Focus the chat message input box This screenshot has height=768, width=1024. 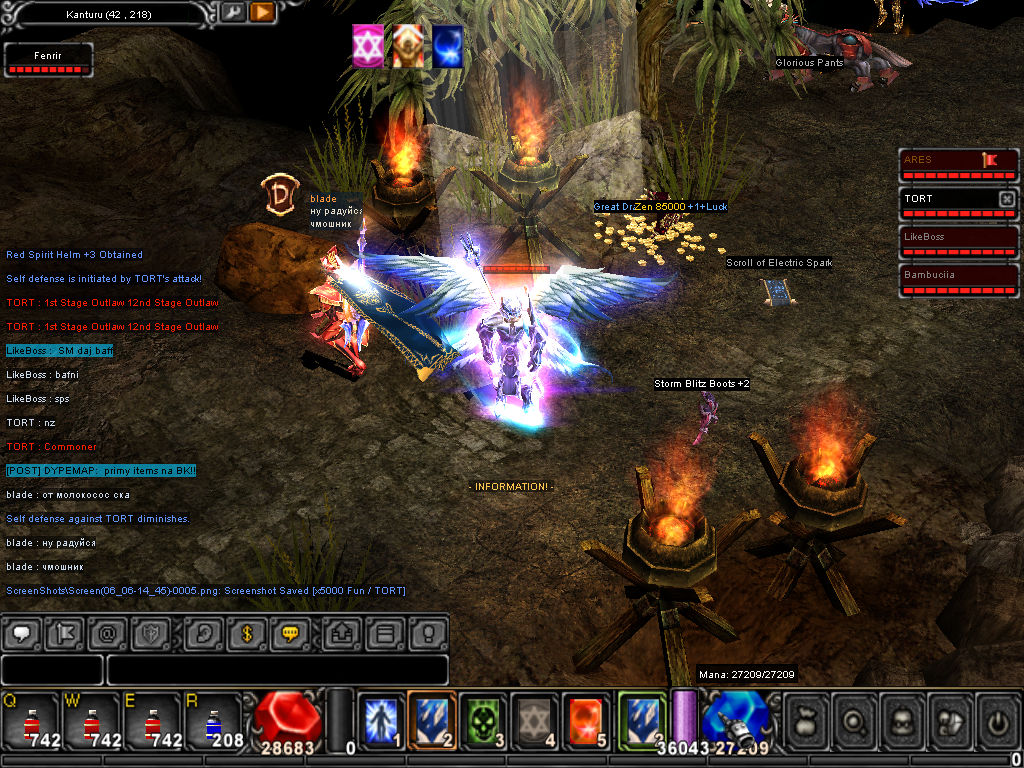coord(276,670)
